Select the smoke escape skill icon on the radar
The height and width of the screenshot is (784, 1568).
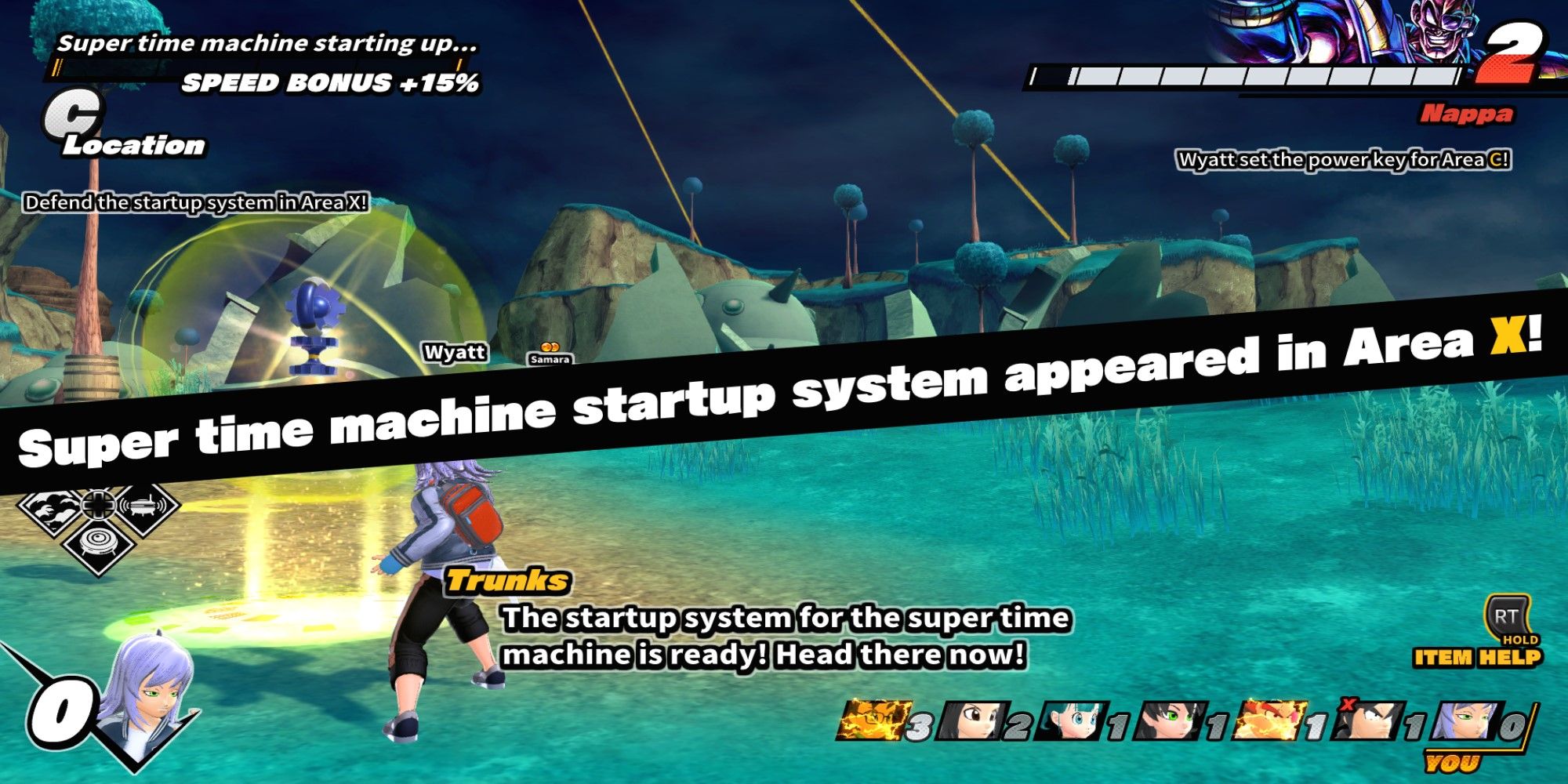(49, 508)
